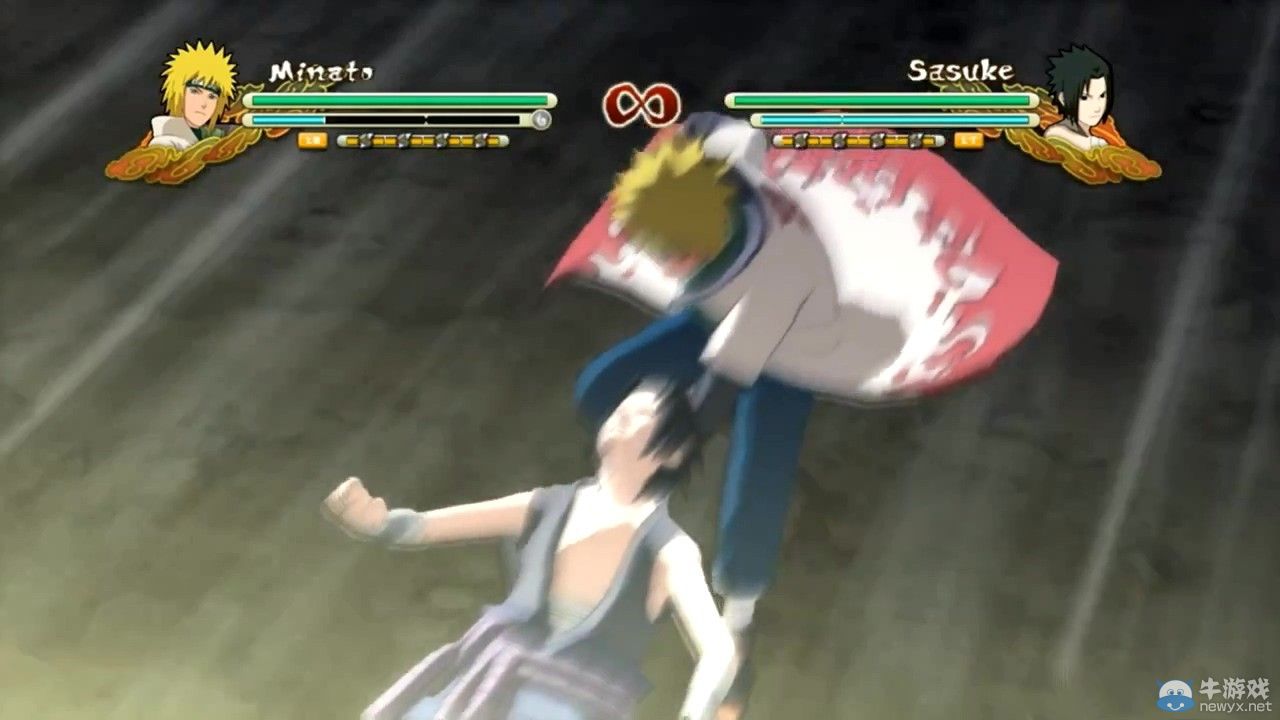
Task: Toggle the yellow LT button indicator near Sasuke's gauge
Action: pyautogui.click(x=968, y=141)
